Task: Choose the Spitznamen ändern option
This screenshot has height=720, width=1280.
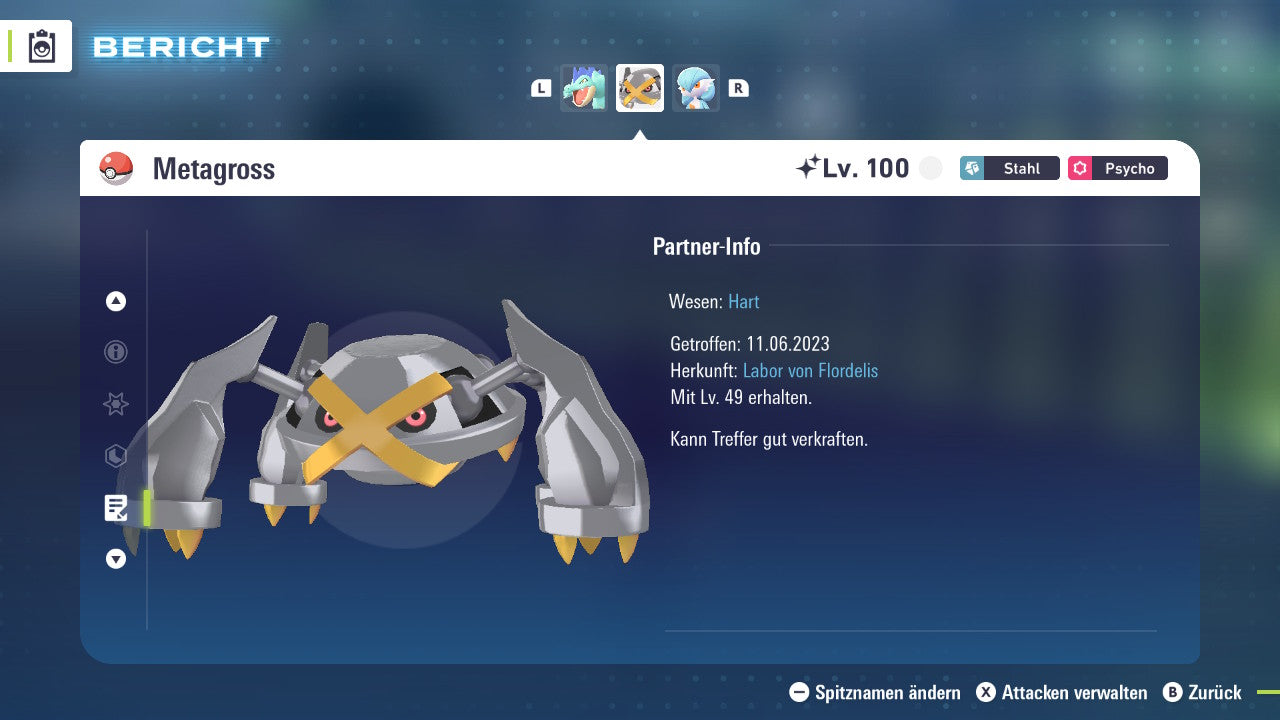Action: click(x=875, y=692)
